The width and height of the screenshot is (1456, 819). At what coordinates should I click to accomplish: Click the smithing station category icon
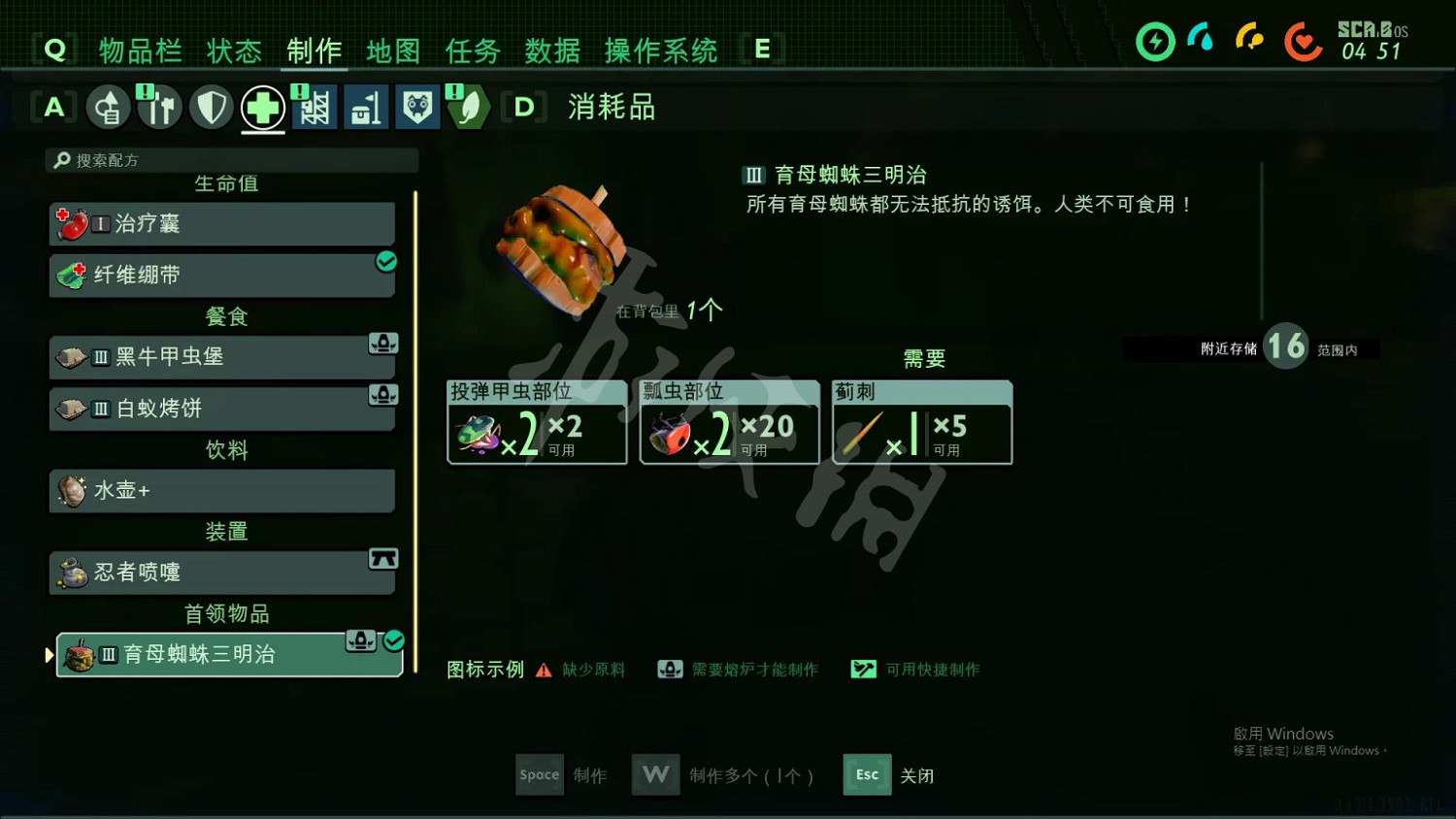pyautogui.click(x=366, y=107)
